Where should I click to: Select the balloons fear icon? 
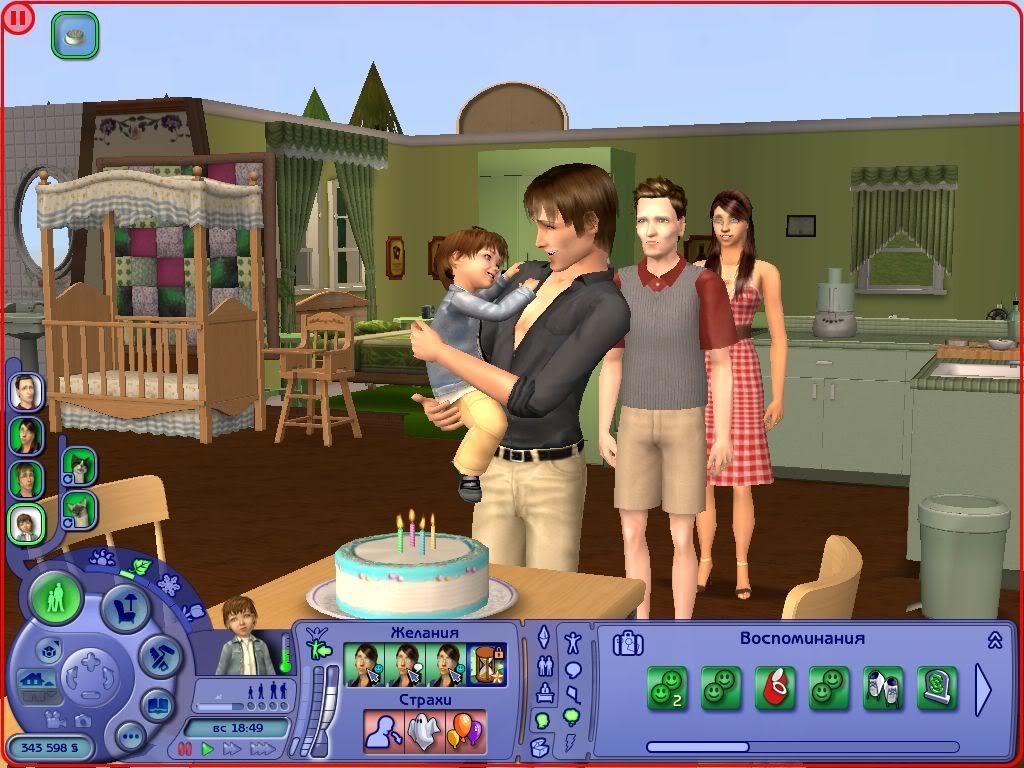pos(464,732)
